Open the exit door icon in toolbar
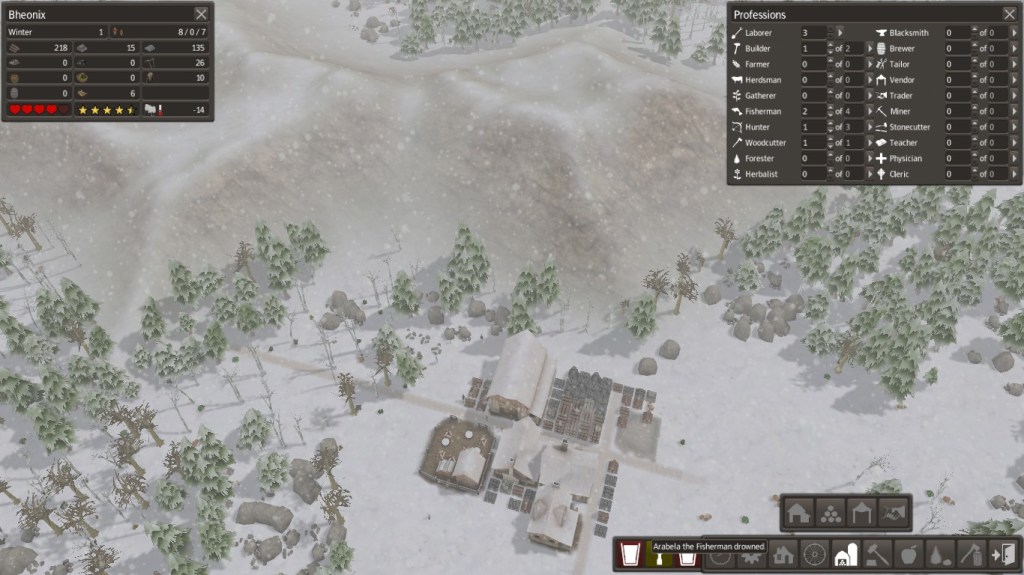The height and width of the screenshot is (575, 1024). point(1001,553)
